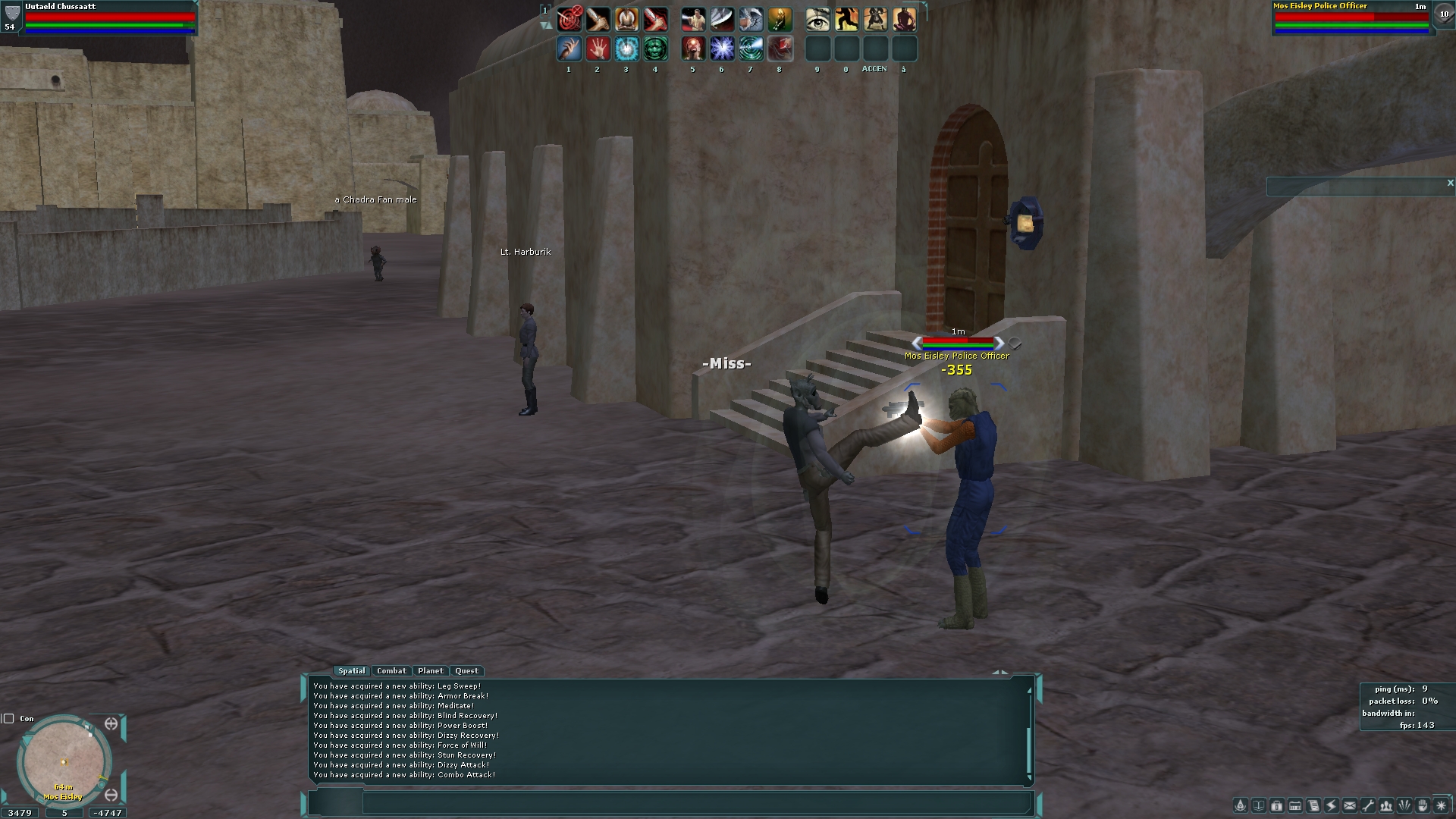Switch to the Combat chat tab
Viewport: 1456px width, 819px height.
point(392,670)
